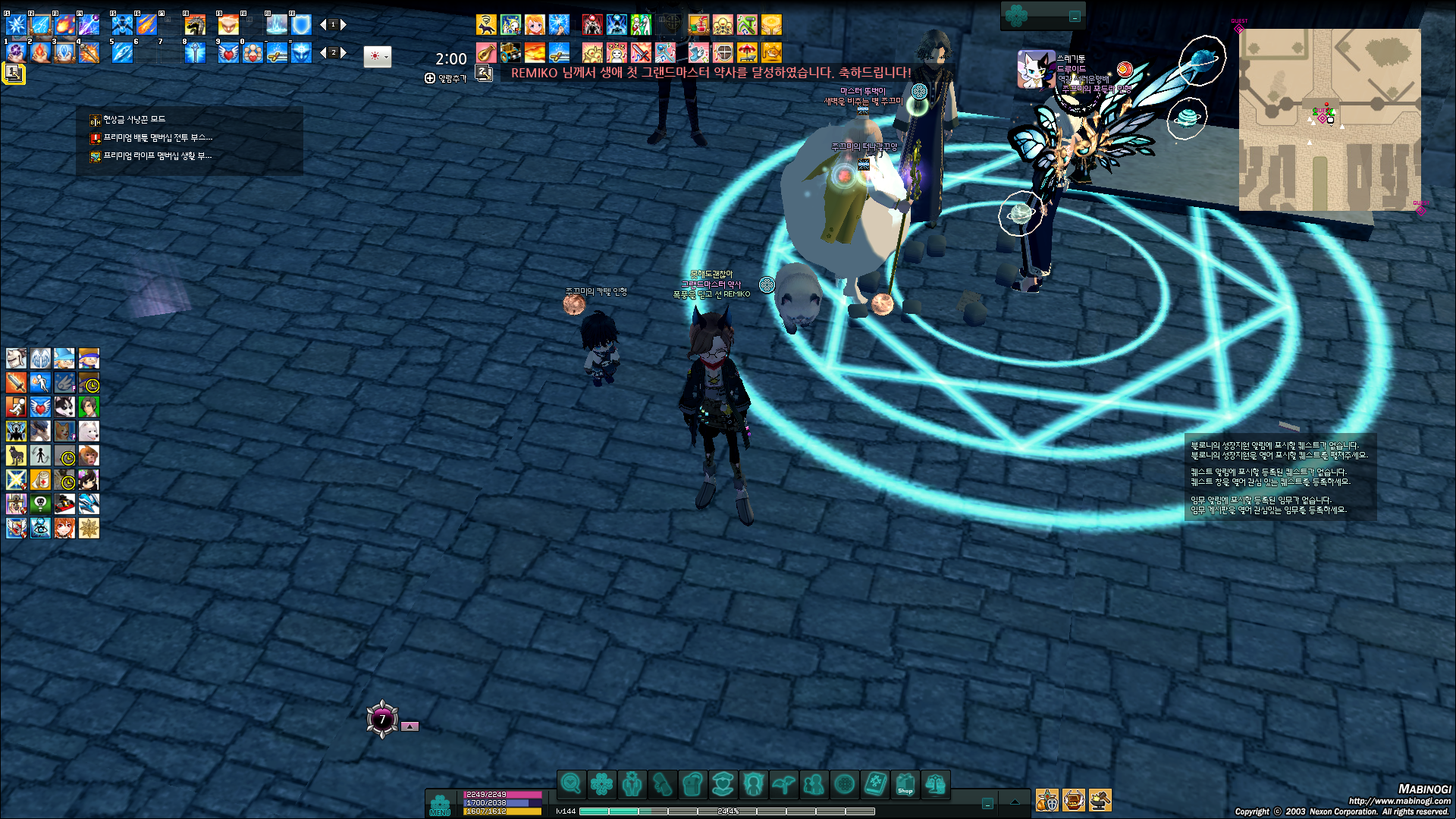Activate the blue shield skill on F12

pos(302,25)
